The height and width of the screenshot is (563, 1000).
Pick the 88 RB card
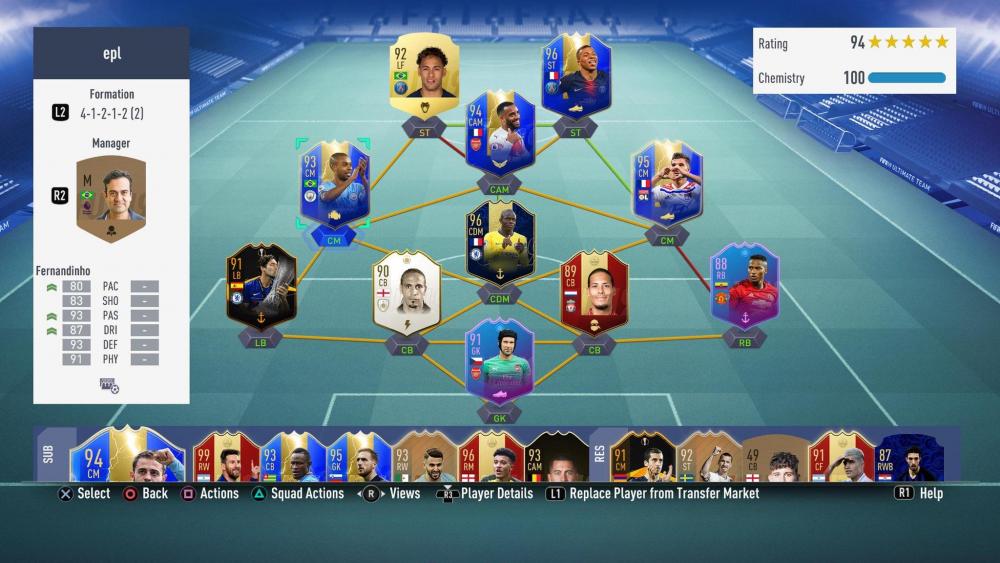744,287
